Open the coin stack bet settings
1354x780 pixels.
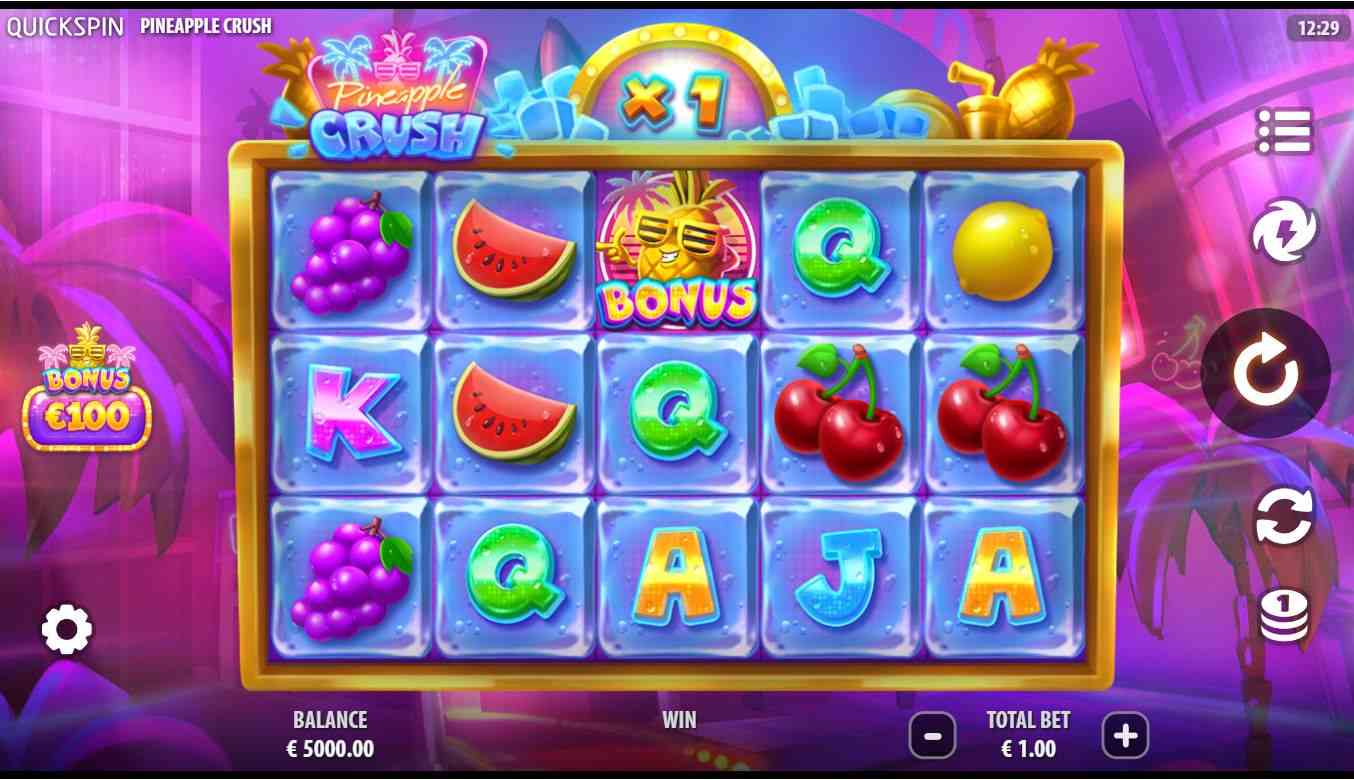tap(1284, 615)
